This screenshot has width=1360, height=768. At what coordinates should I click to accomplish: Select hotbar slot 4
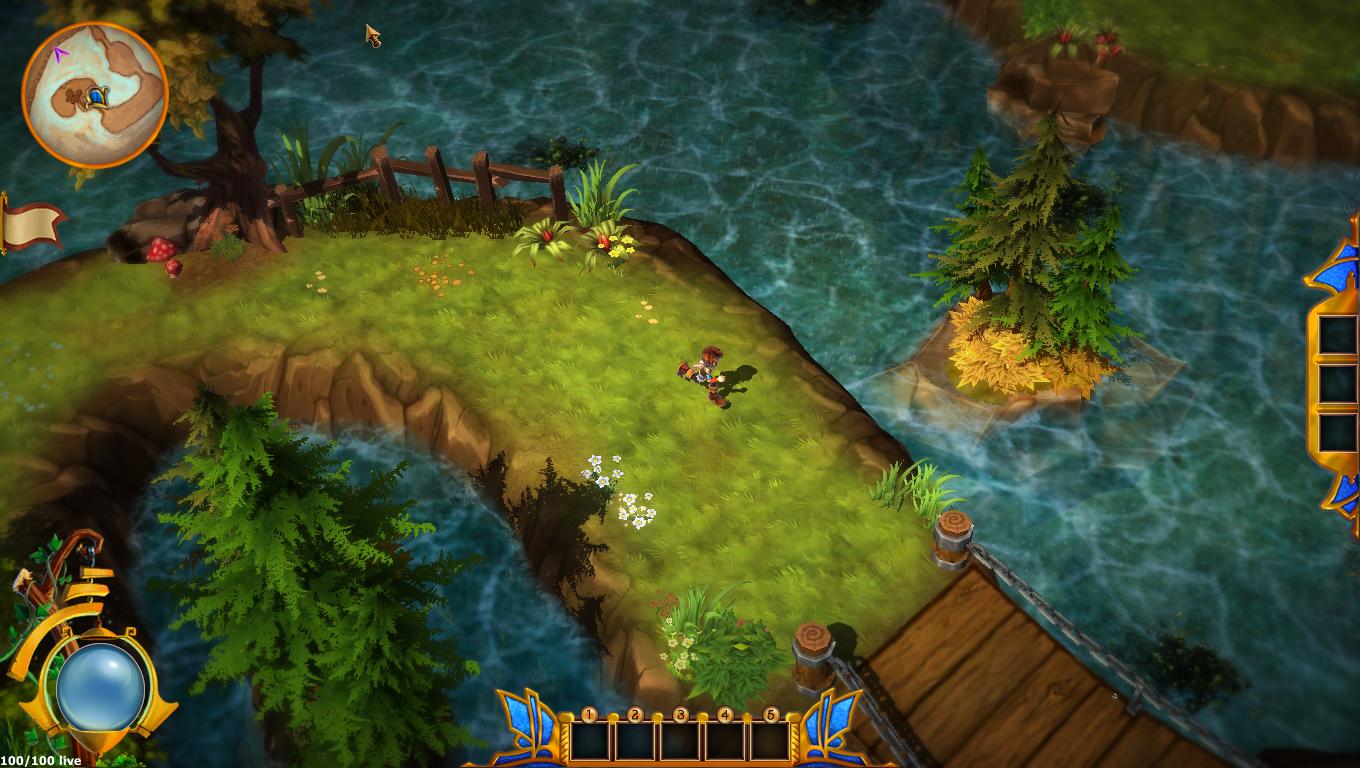tap(726, 740)
